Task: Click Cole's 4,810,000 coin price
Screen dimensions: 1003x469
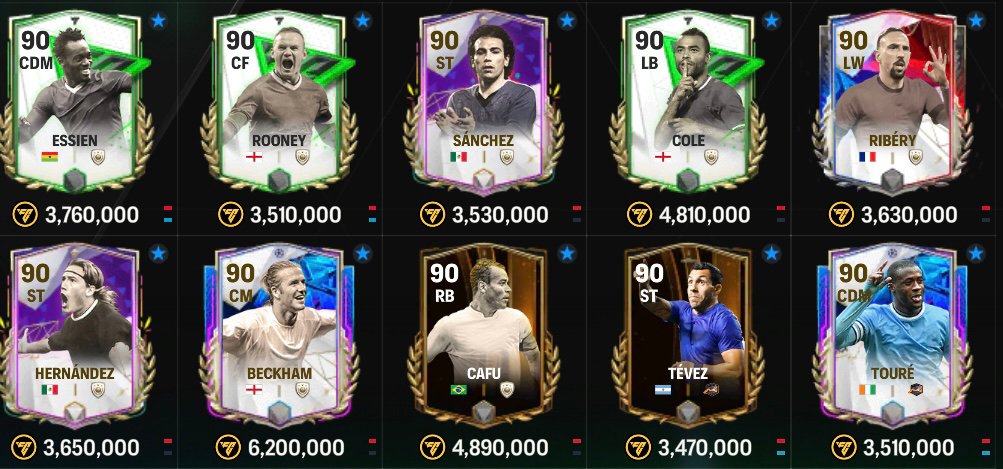Action: tap(700, 214)
